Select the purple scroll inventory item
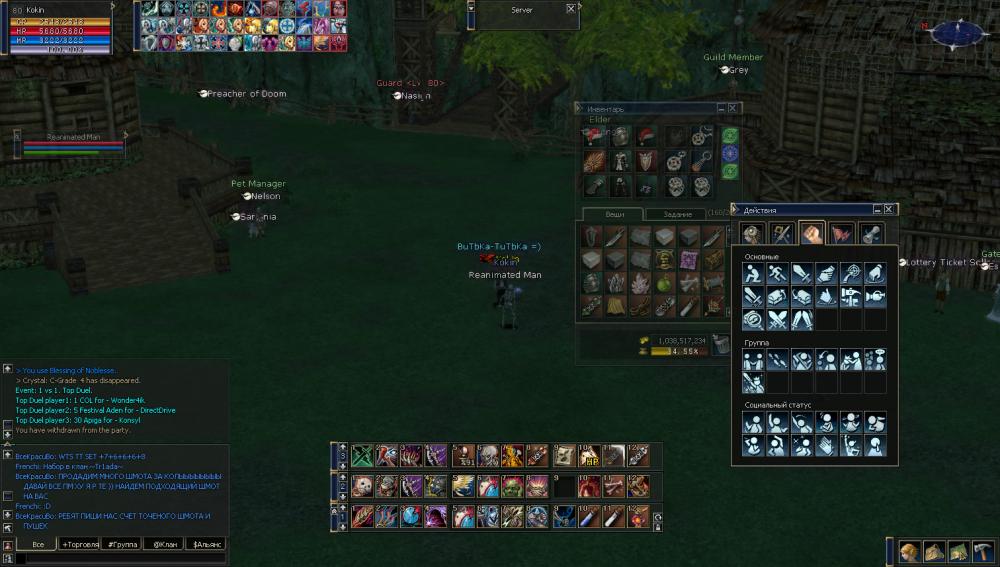 pos(688,260)
